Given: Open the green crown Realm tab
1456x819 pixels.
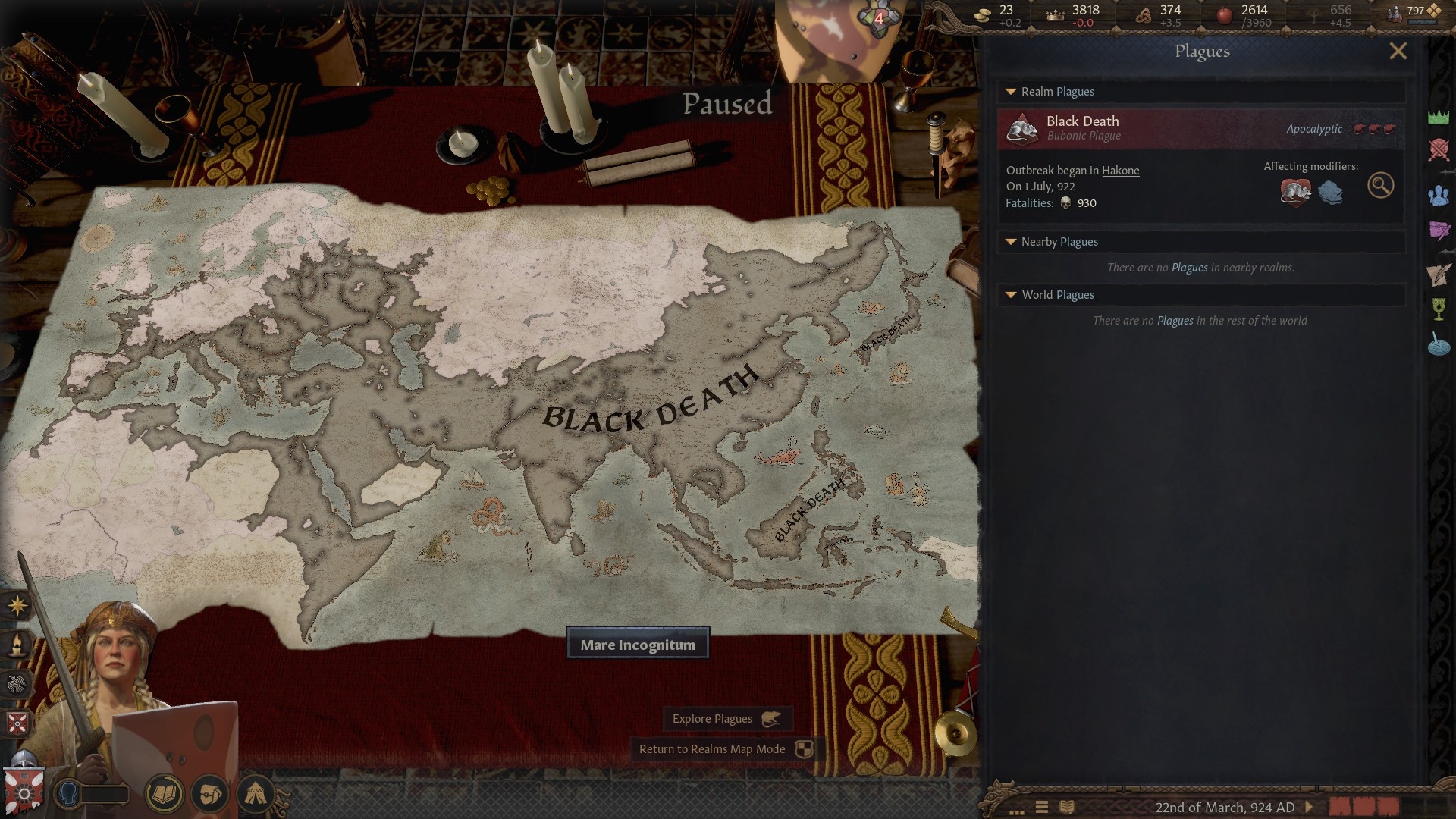Looking at the screenshot, I should [x=1439, y=117].
